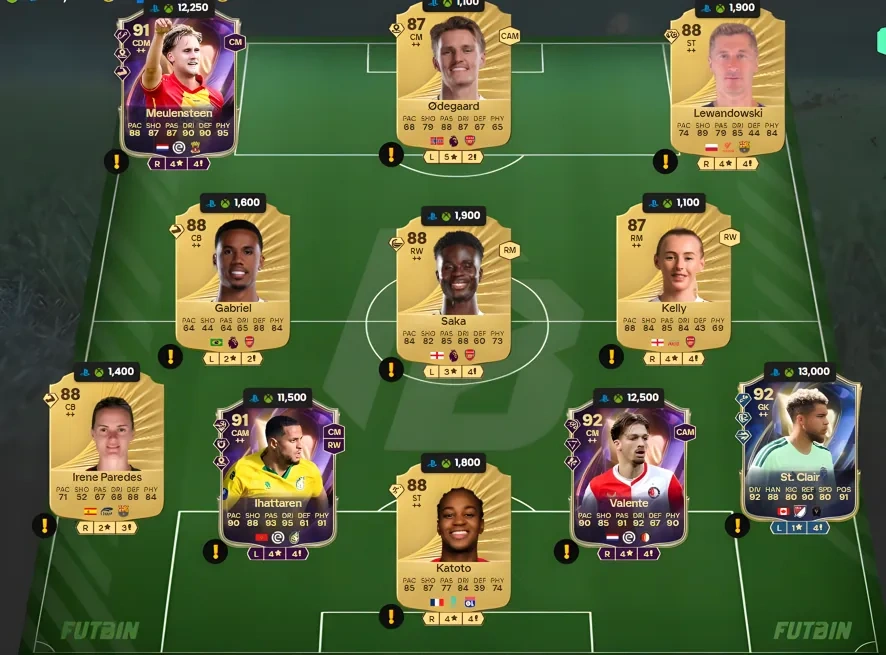Click the warning icon beside Lewandowski
This screenshot has height=655, width=886.
[665, 161]
